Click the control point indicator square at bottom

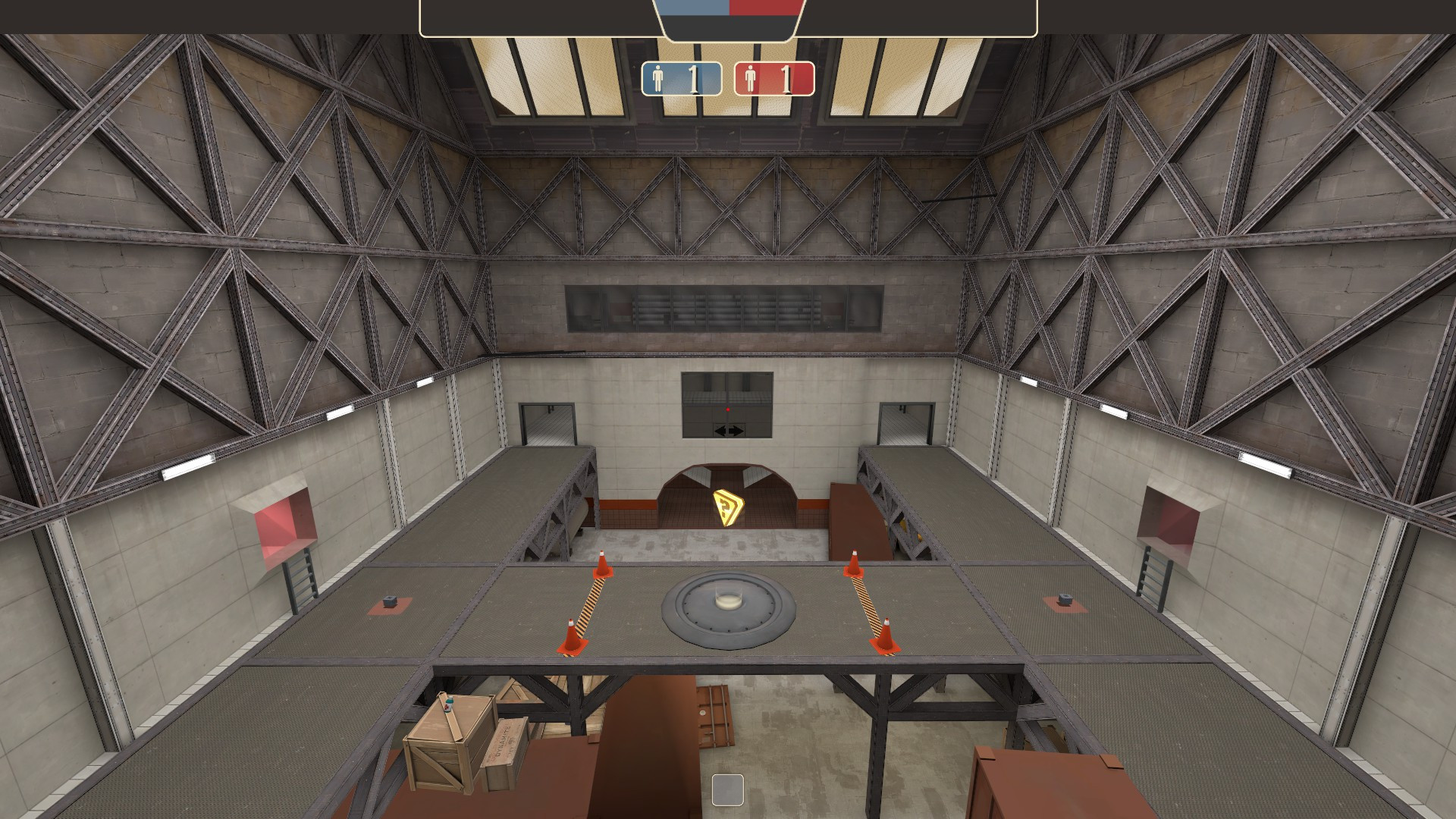point(728,791)
